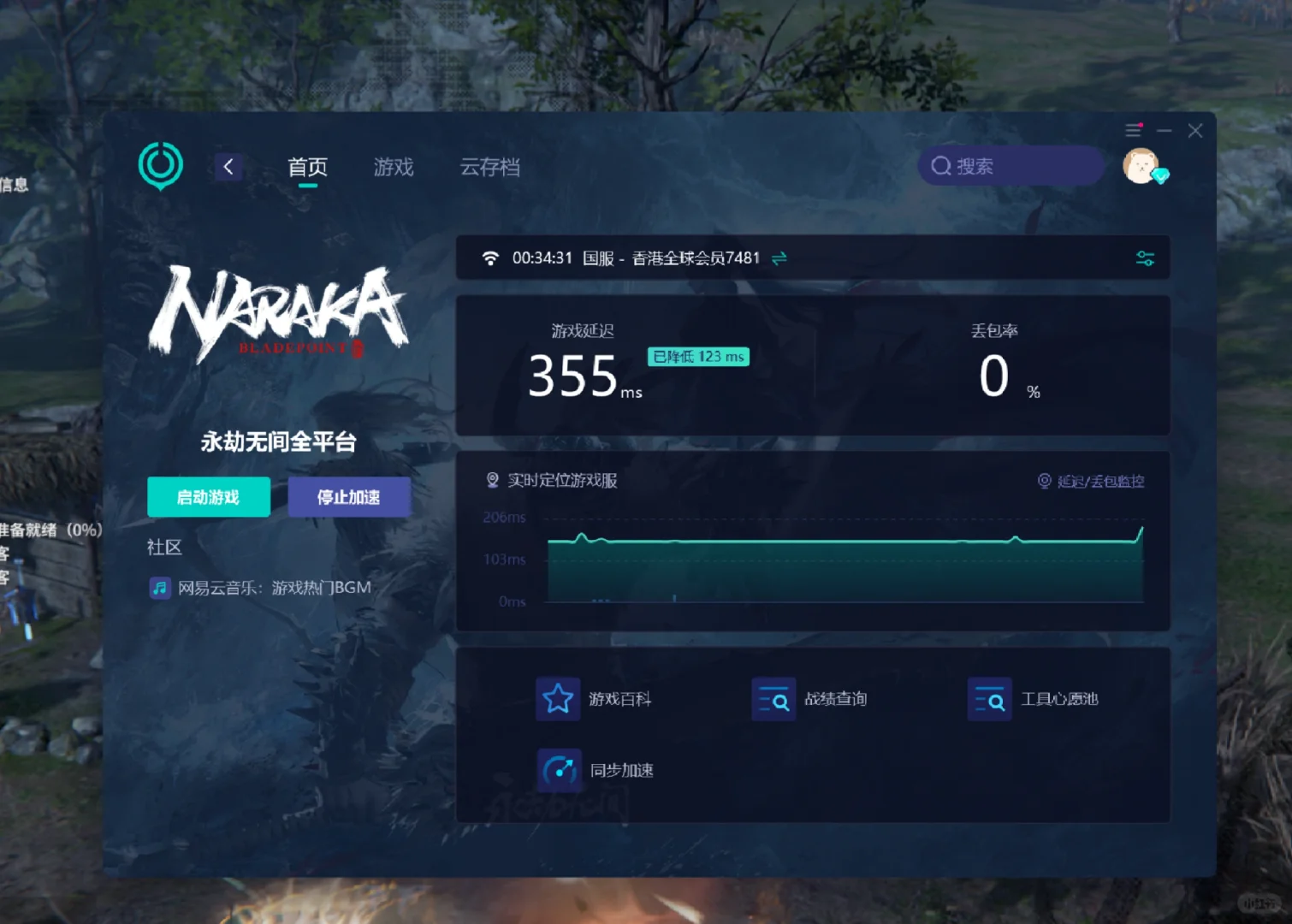The height and width of the screenshot is (924, 1292).
Task: Click the Wi-Fi signal icon in the node bar
Action: 489,258
